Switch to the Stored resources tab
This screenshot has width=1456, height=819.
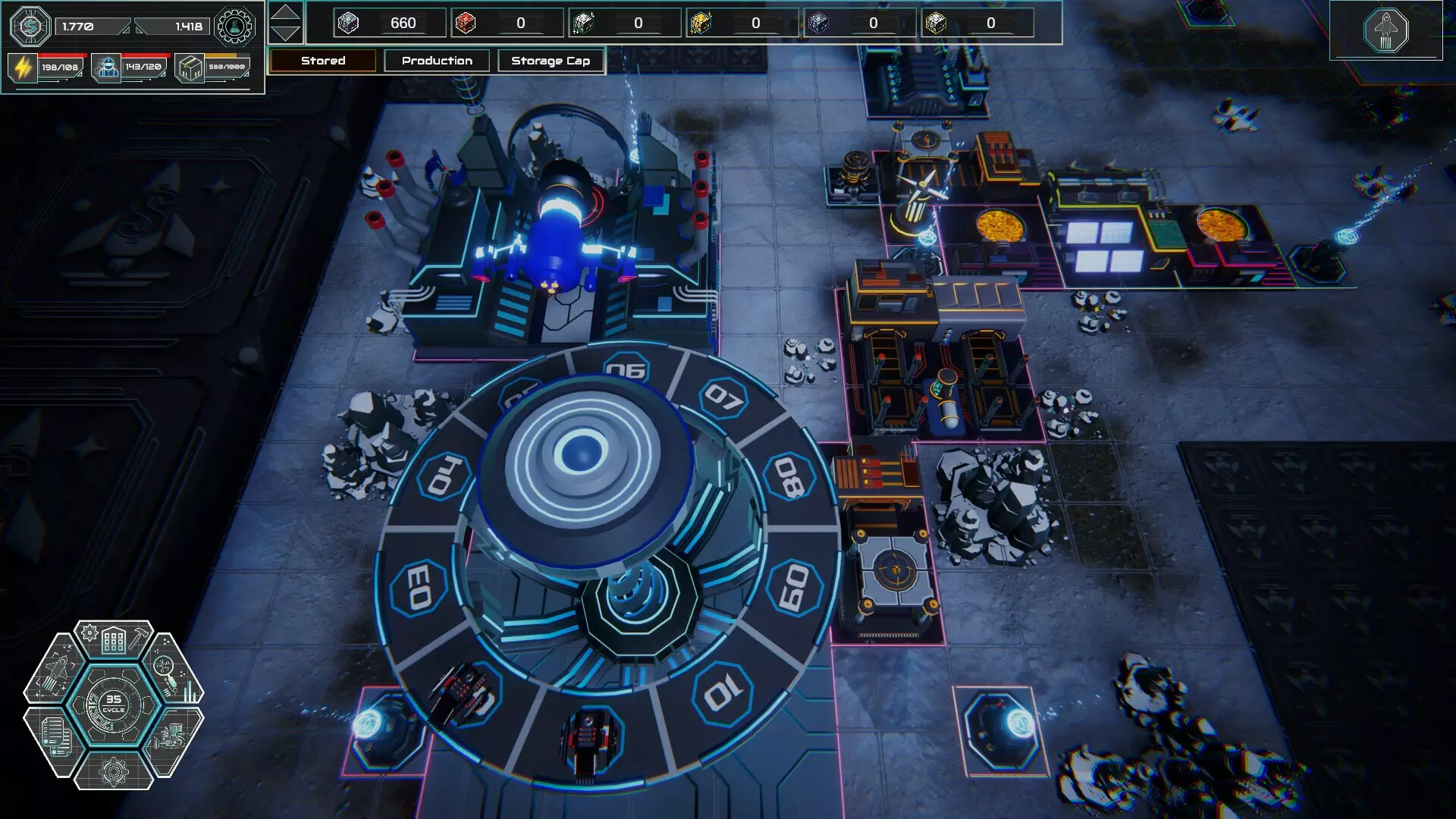coord(322,61)
